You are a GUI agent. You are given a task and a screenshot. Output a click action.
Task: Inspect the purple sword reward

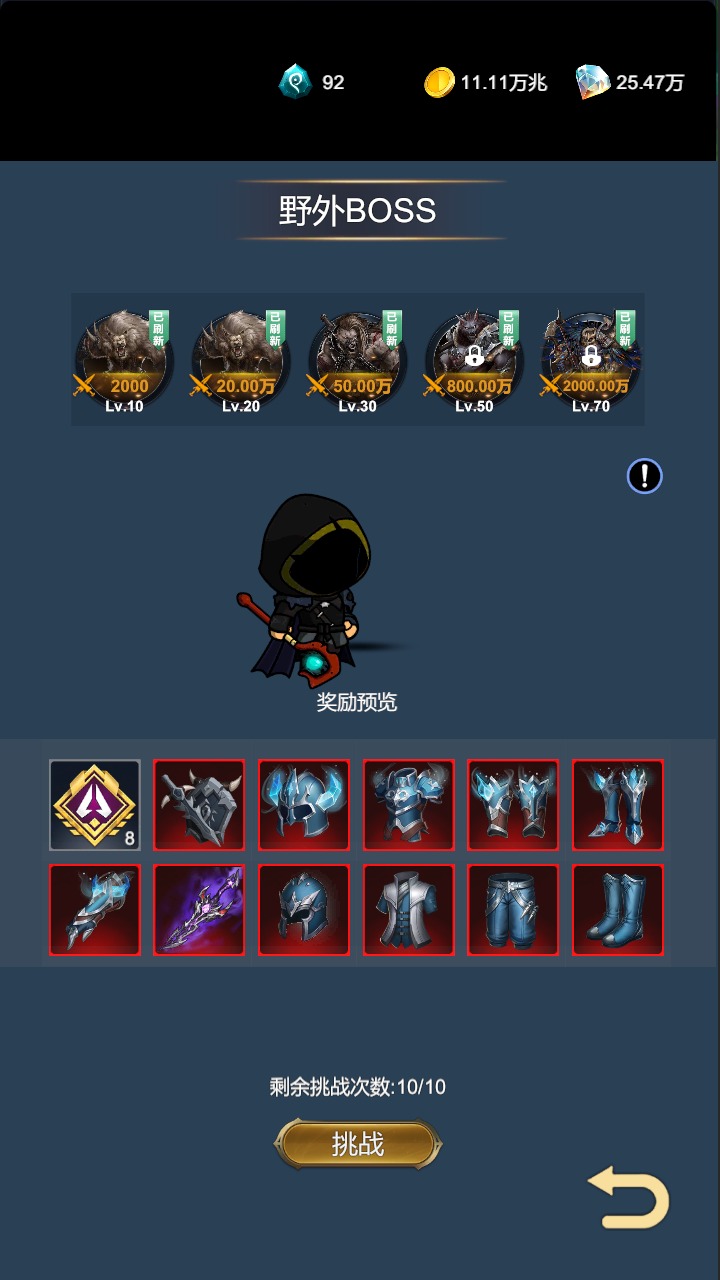pyautogui.click(x=199, y=910)
